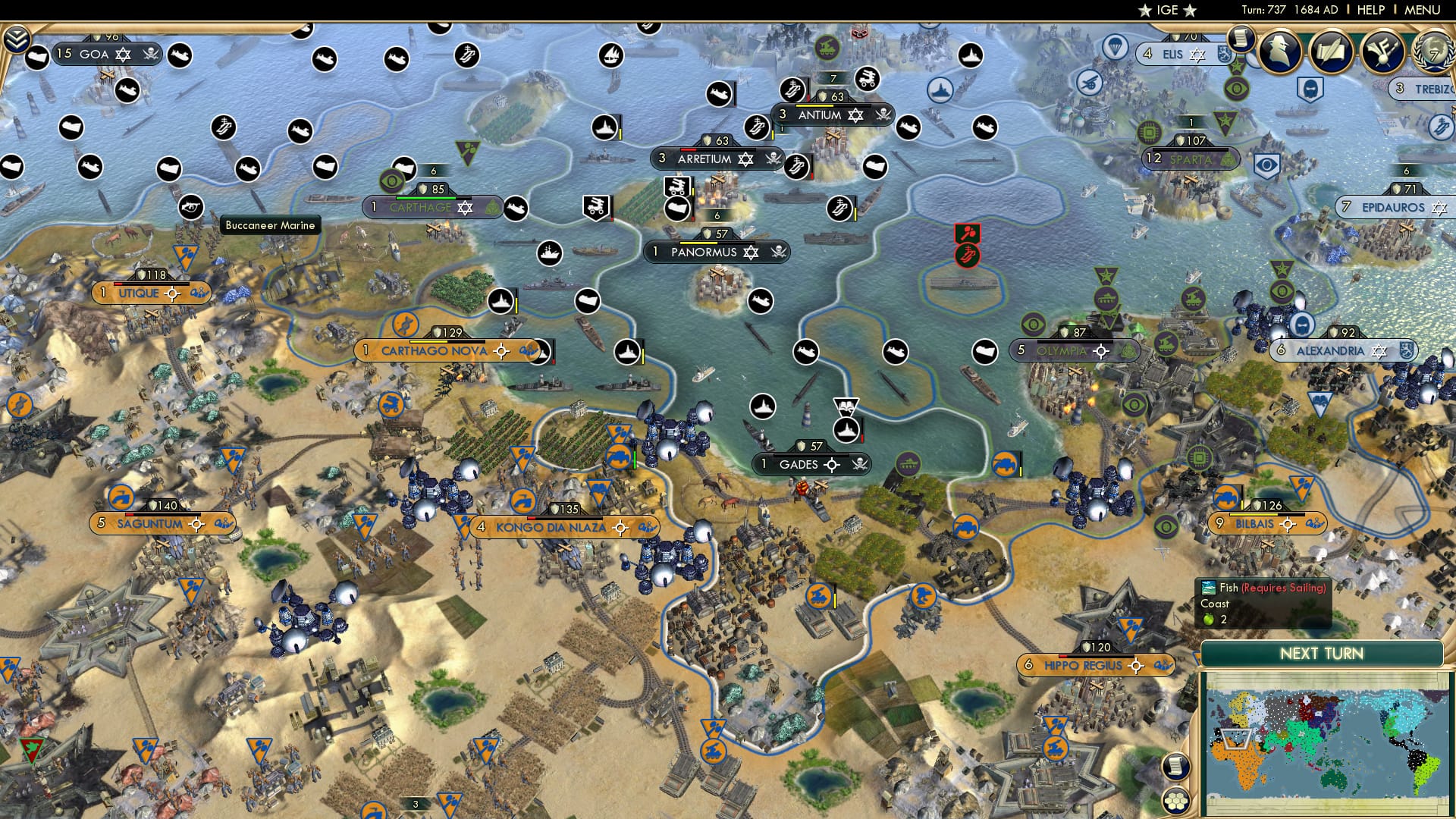Click the pirate flag icon on Goa's banner
The width and height of the screenshot is (1456, 819).
click(x=151, y=53)
